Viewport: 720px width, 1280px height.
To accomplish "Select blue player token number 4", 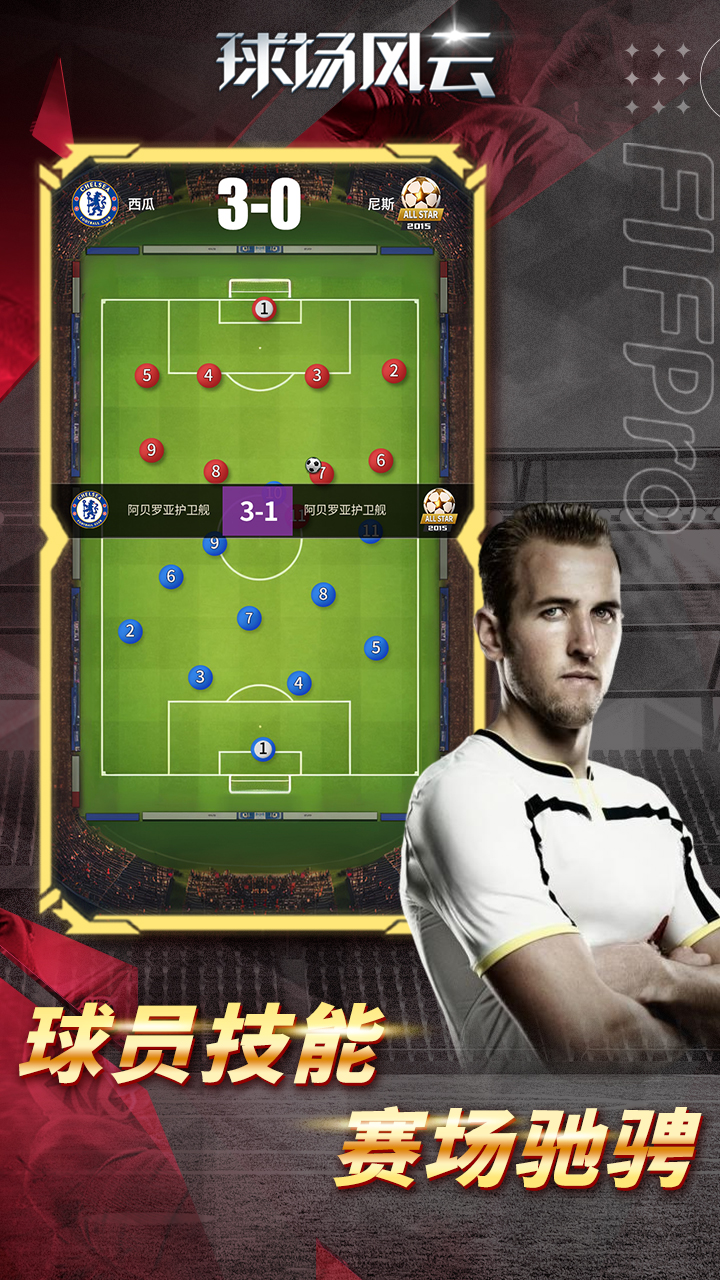I will coord(299,683).
